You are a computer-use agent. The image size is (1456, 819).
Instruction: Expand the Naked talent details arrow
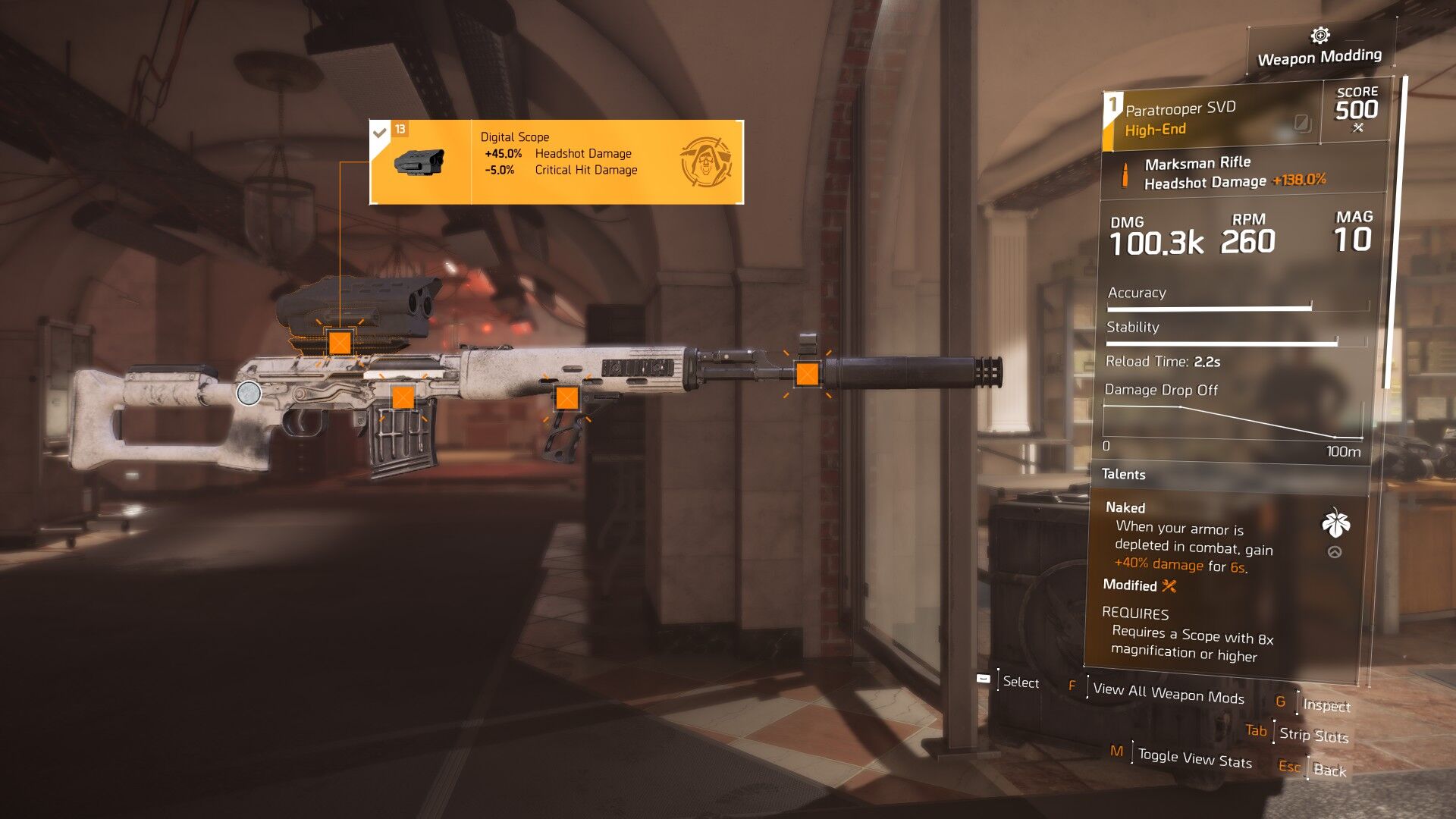point(1335,552)
